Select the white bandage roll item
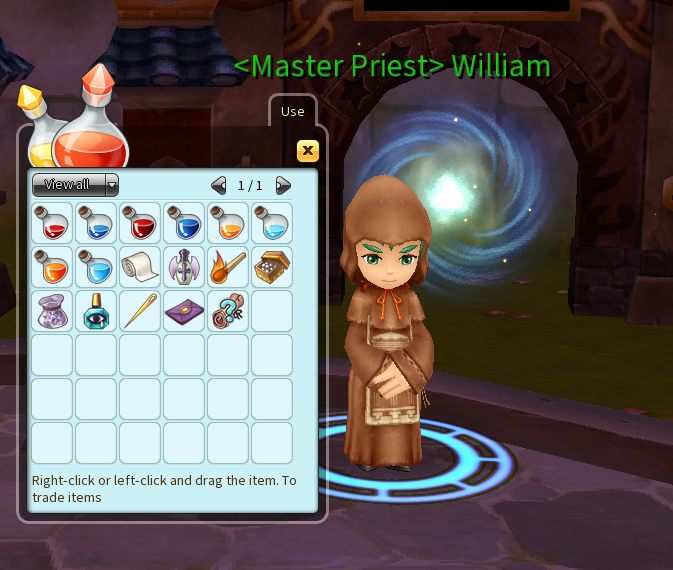Screen dimensions: 673x570 [140, 267]
